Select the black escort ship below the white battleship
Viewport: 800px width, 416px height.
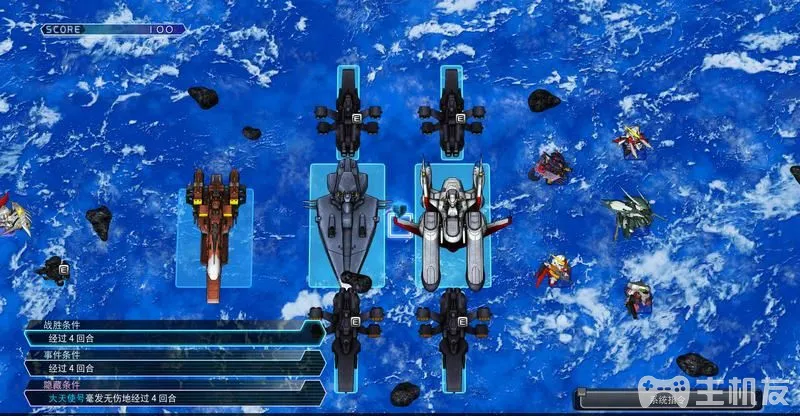pyautogui.click(x=451, y=325)
